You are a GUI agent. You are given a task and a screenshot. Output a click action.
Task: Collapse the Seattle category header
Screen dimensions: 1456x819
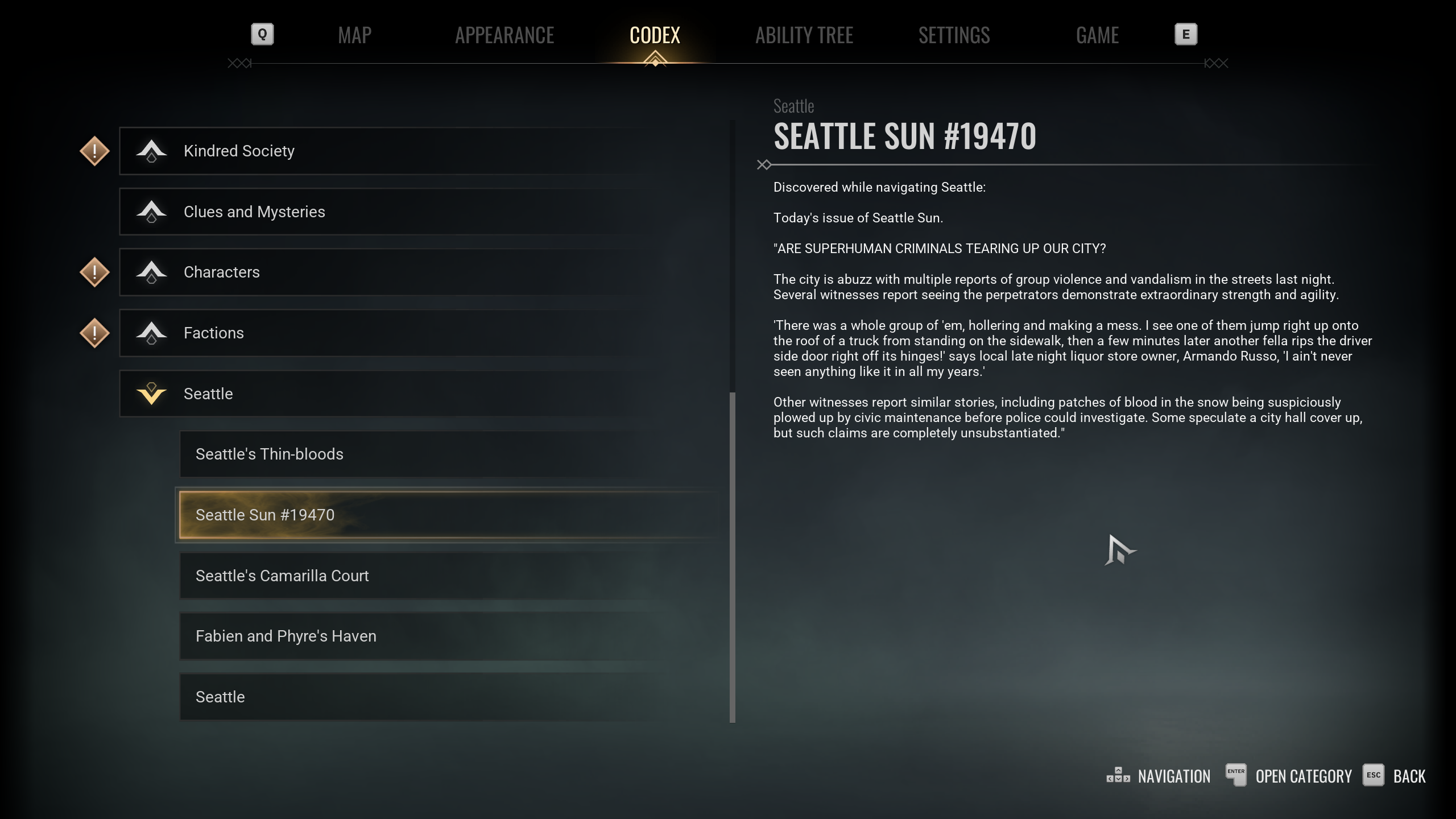[x=398, y=394]
